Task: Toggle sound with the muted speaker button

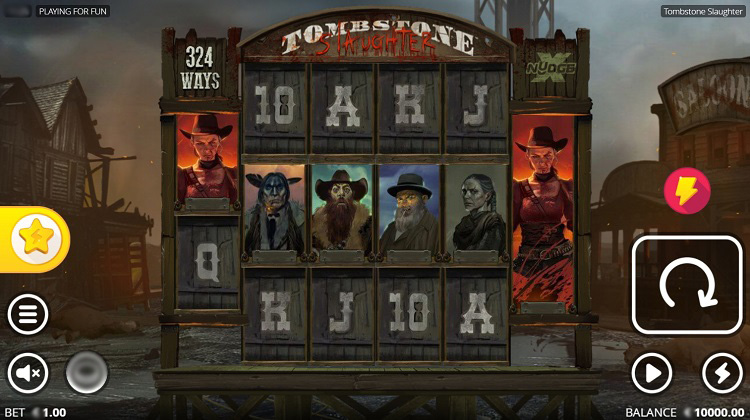Action: point(28,373)
